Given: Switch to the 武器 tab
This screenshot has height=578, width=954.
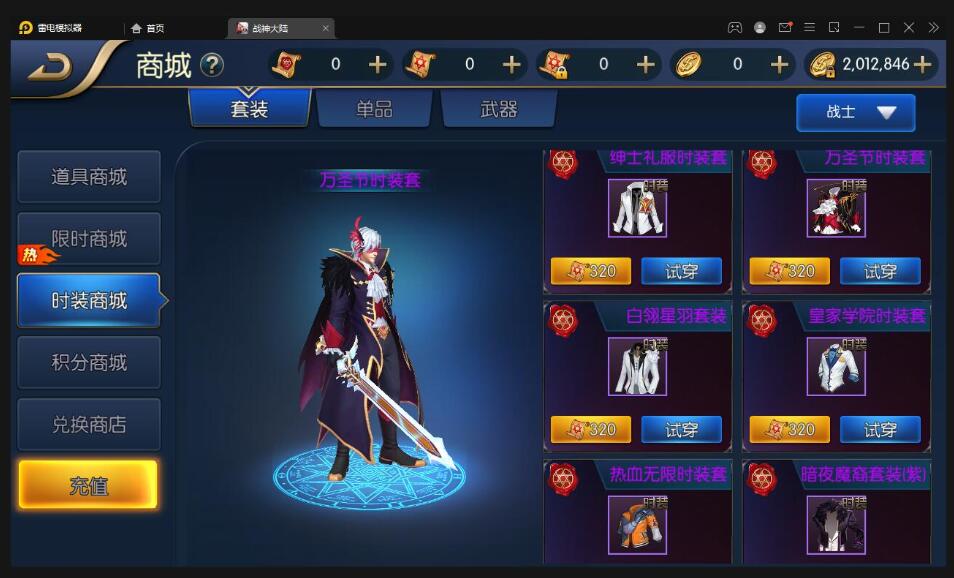Looking at the screenshot, I should tap(498, 109).
